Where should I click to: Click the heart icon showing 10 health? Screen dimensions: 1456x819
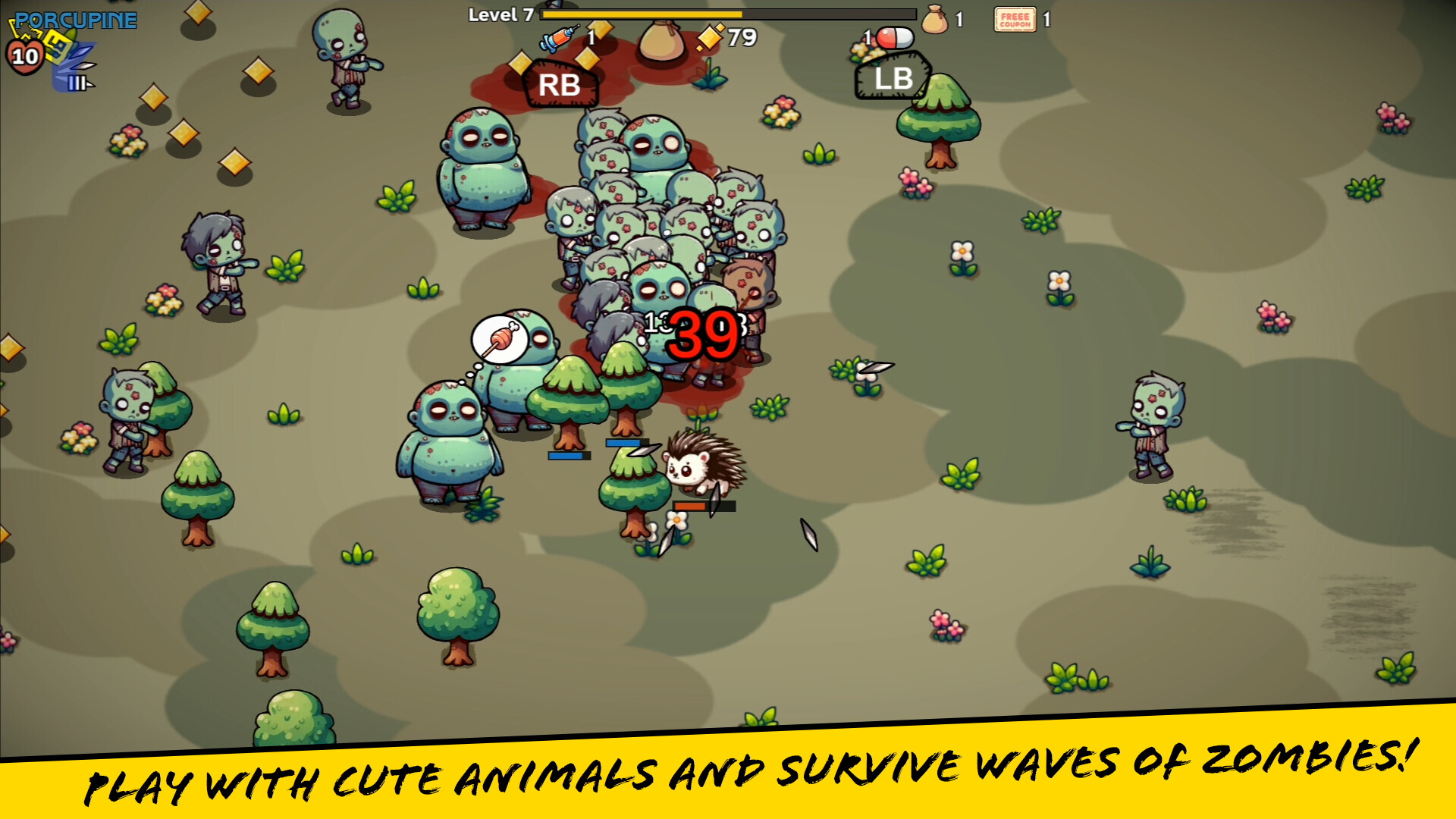(x=24, y=53)
